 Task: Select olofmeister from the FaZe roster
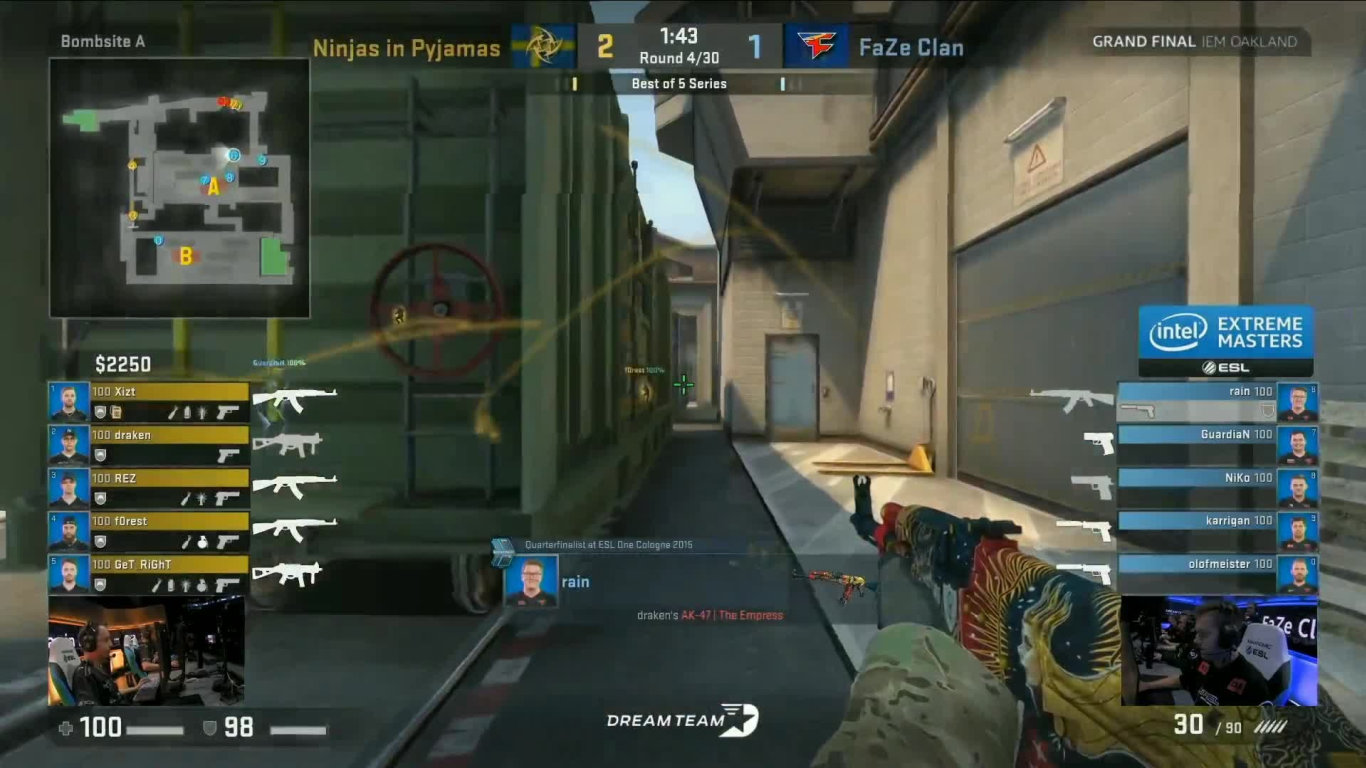point(1225,565)
